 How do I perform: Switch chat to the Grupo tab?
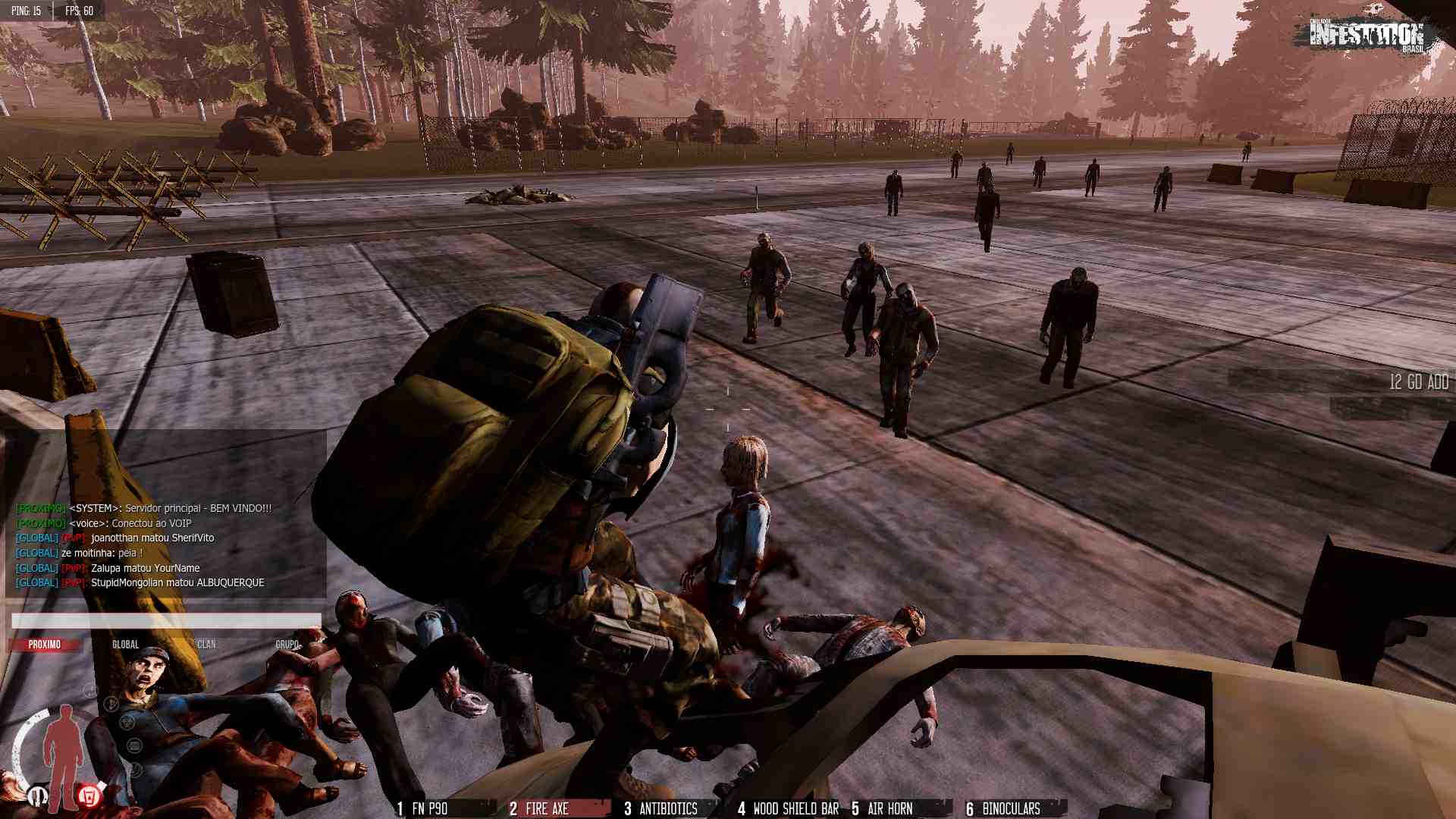pos(287,645)
